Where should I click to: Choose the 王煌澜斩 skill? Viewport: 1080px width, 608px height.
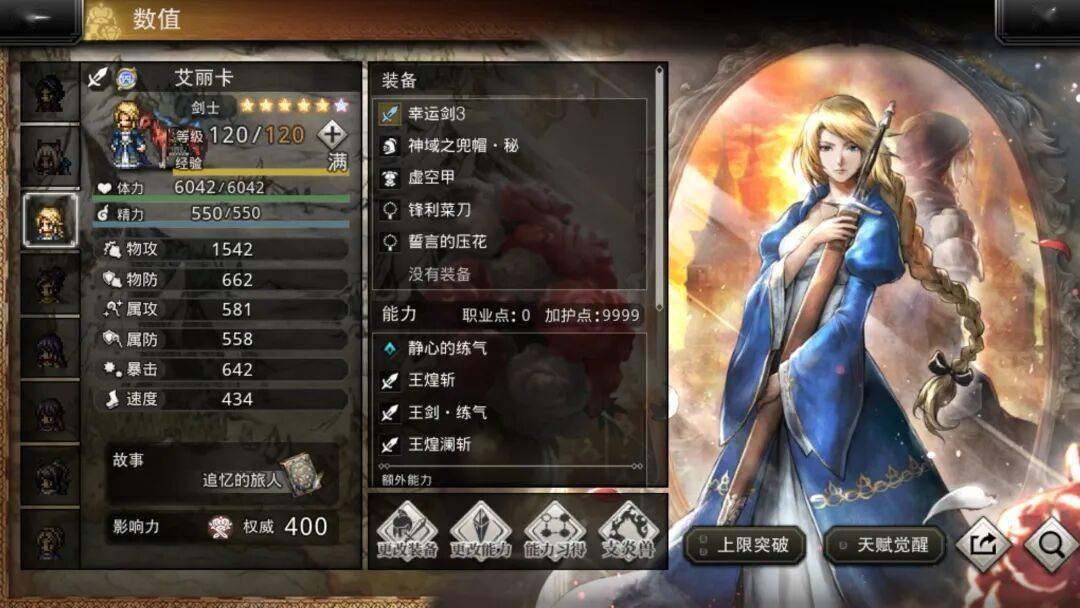click(510, 444)
